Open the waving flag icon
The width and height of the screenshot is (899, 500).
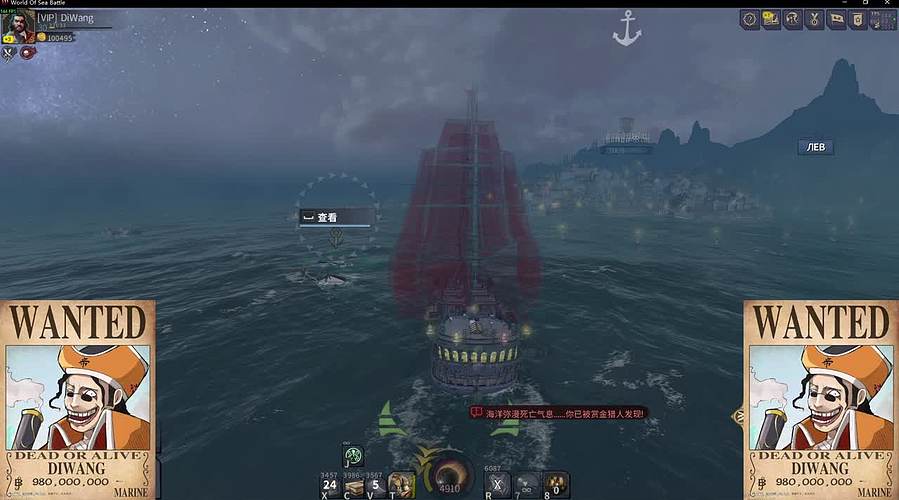[837, 19]
